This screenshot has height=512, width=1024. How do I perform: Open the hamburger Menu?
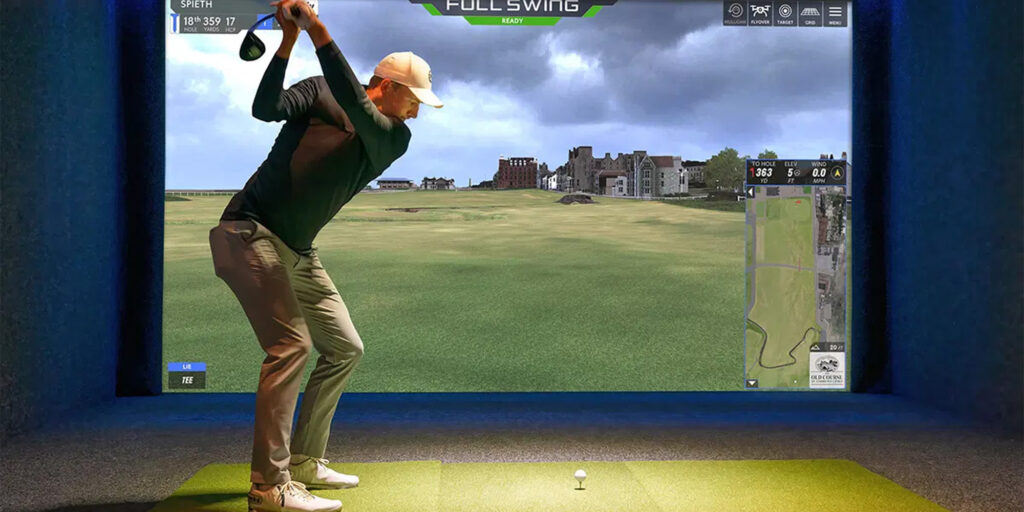[x=835, y=14]
